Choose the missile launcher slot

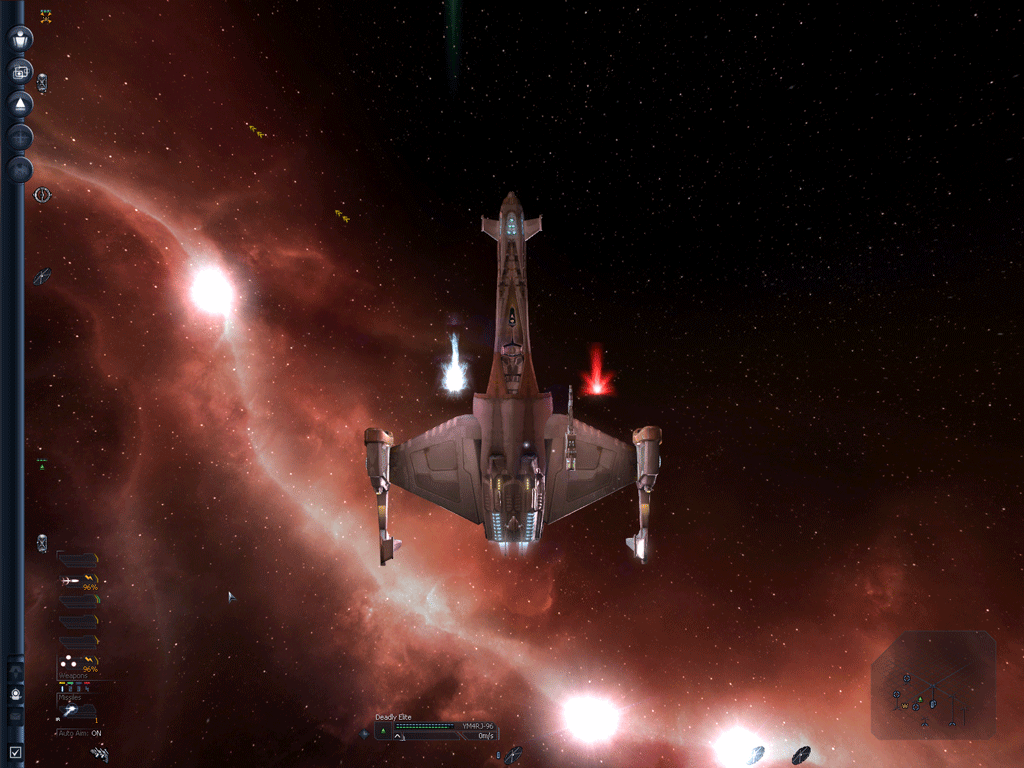(x=77, y=711)
